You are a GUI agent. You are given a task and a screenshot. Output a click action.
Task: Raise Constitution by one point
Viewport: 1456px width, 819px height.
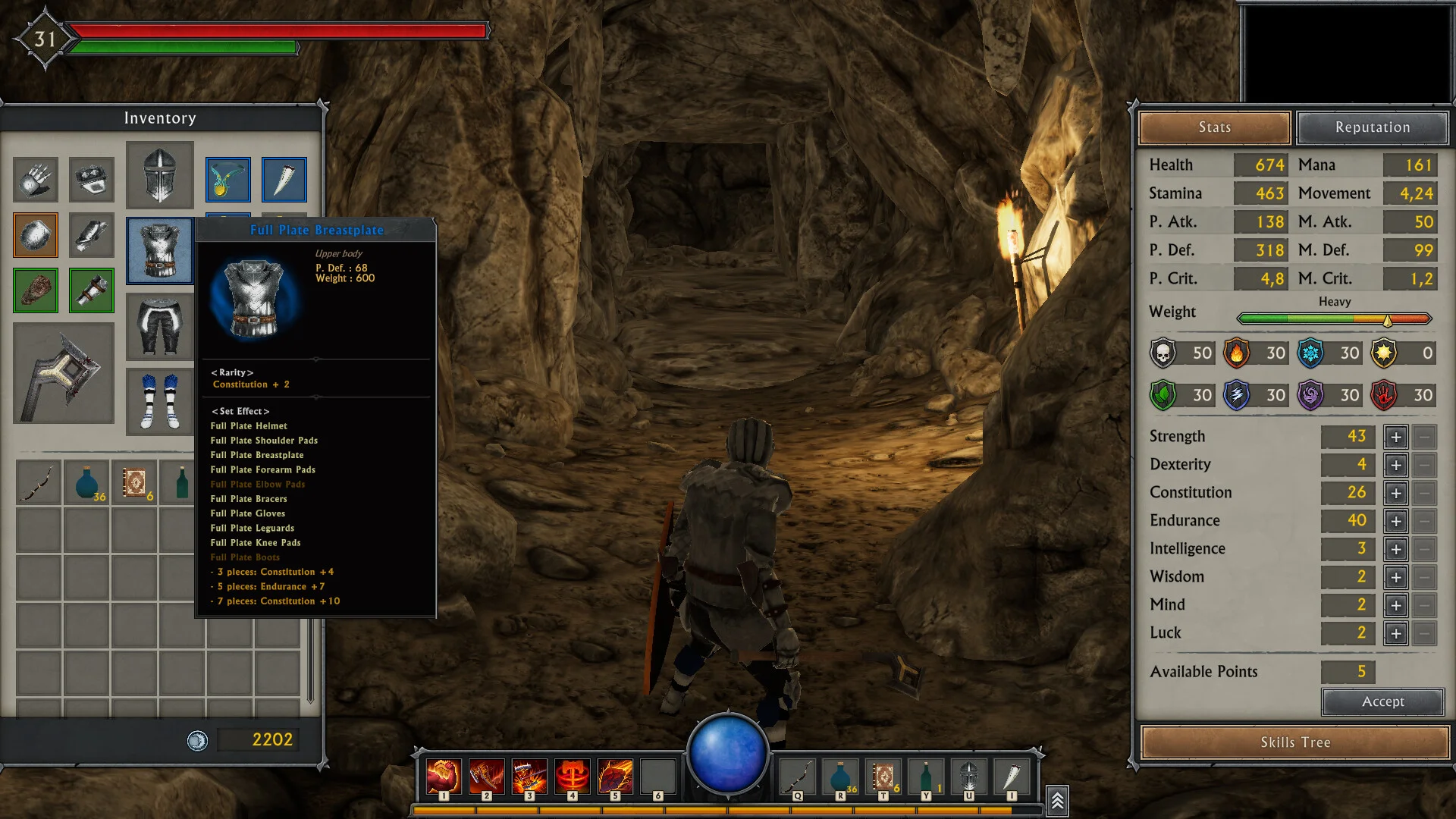tap(1395, 493)
